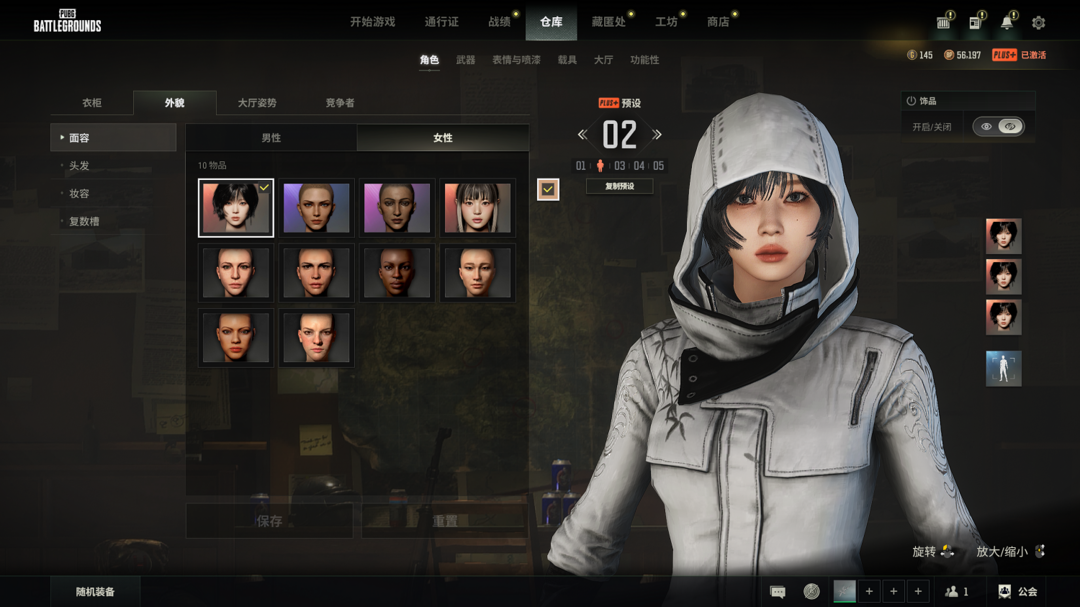The width and height of the screenshot is (1080, 607).
Task: Select the 妆容 category
Action: (79, 194)
